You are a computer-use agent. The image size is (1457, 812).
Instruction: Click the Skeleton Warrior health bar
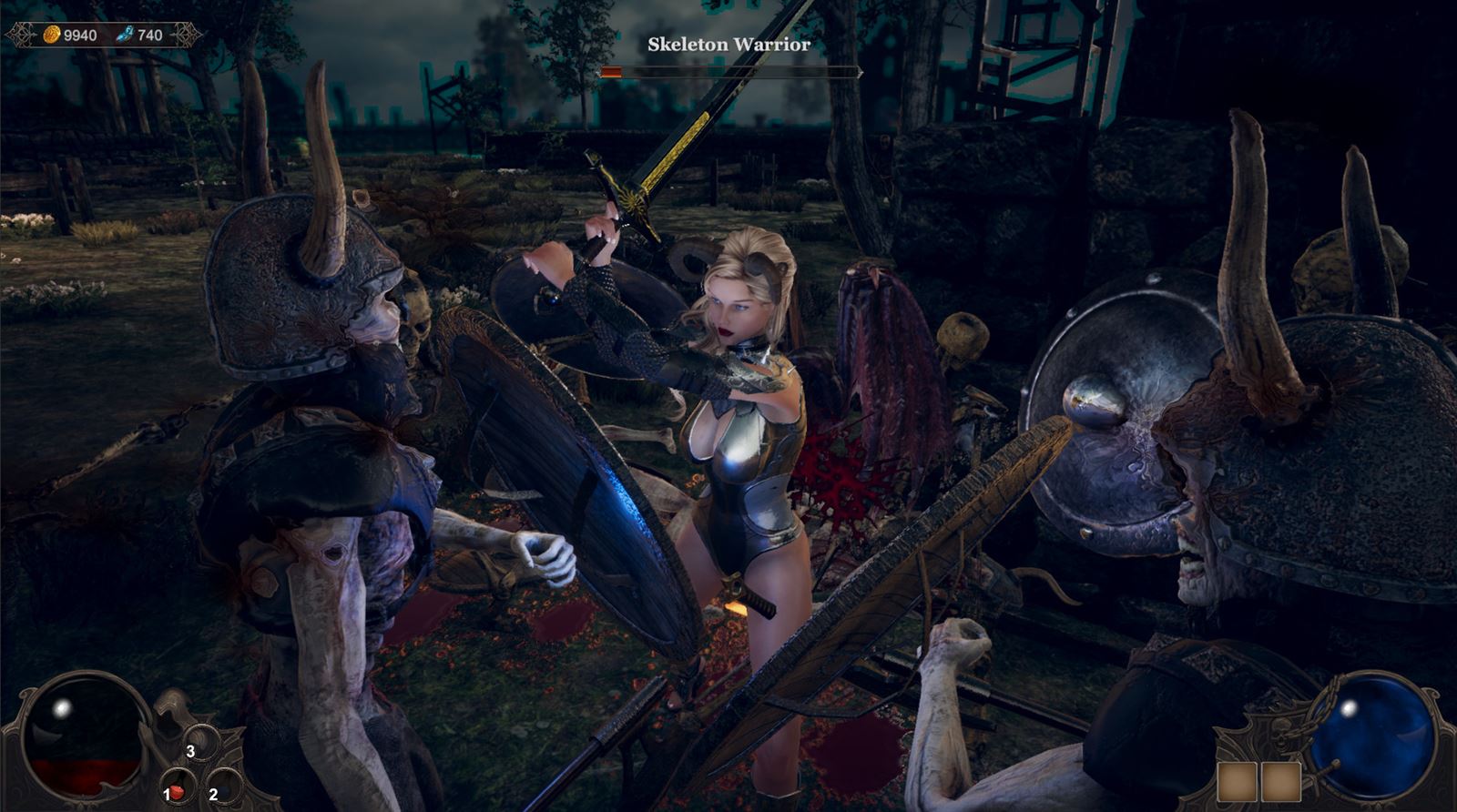pyautogui.click(x=728, y=70)
